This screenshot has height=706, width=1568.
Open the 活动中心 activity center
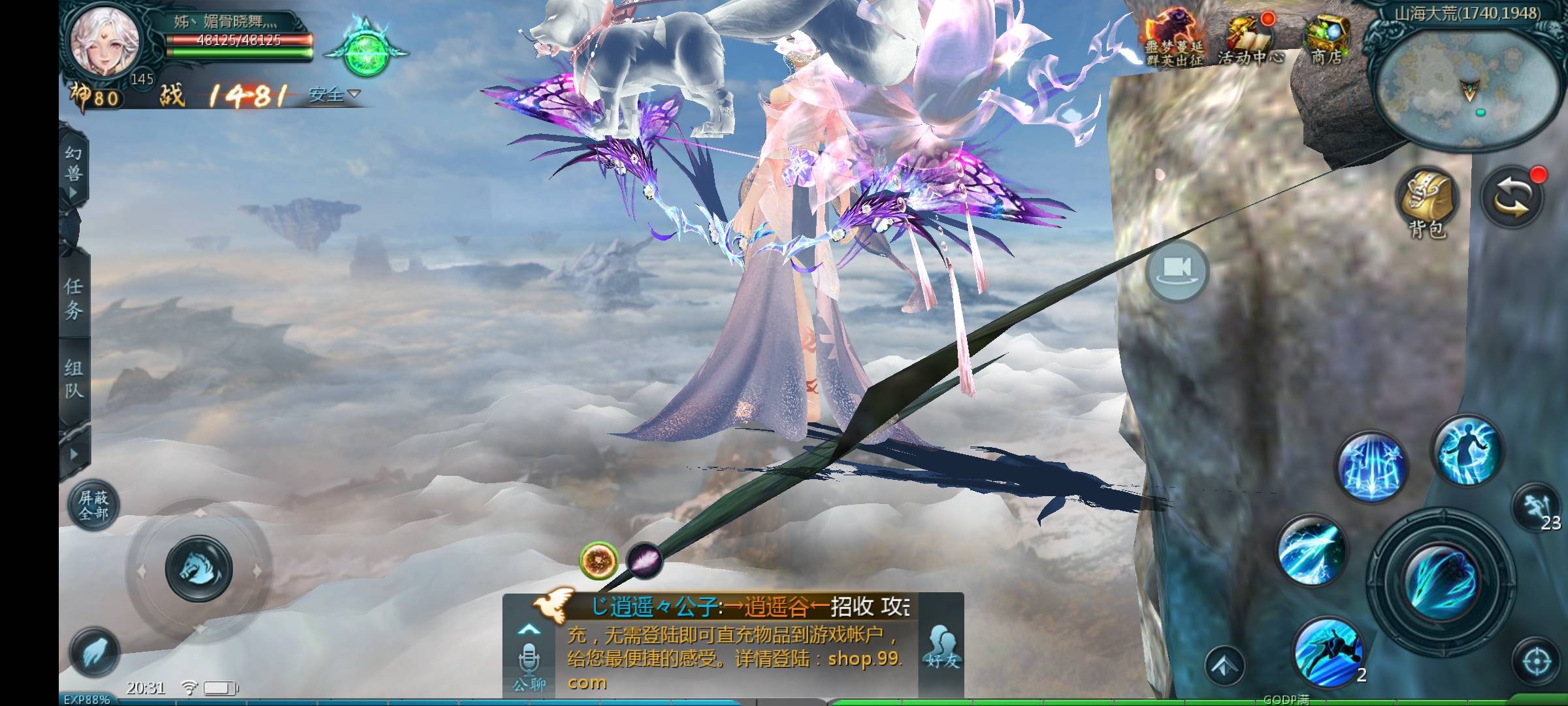[1250, 41]
